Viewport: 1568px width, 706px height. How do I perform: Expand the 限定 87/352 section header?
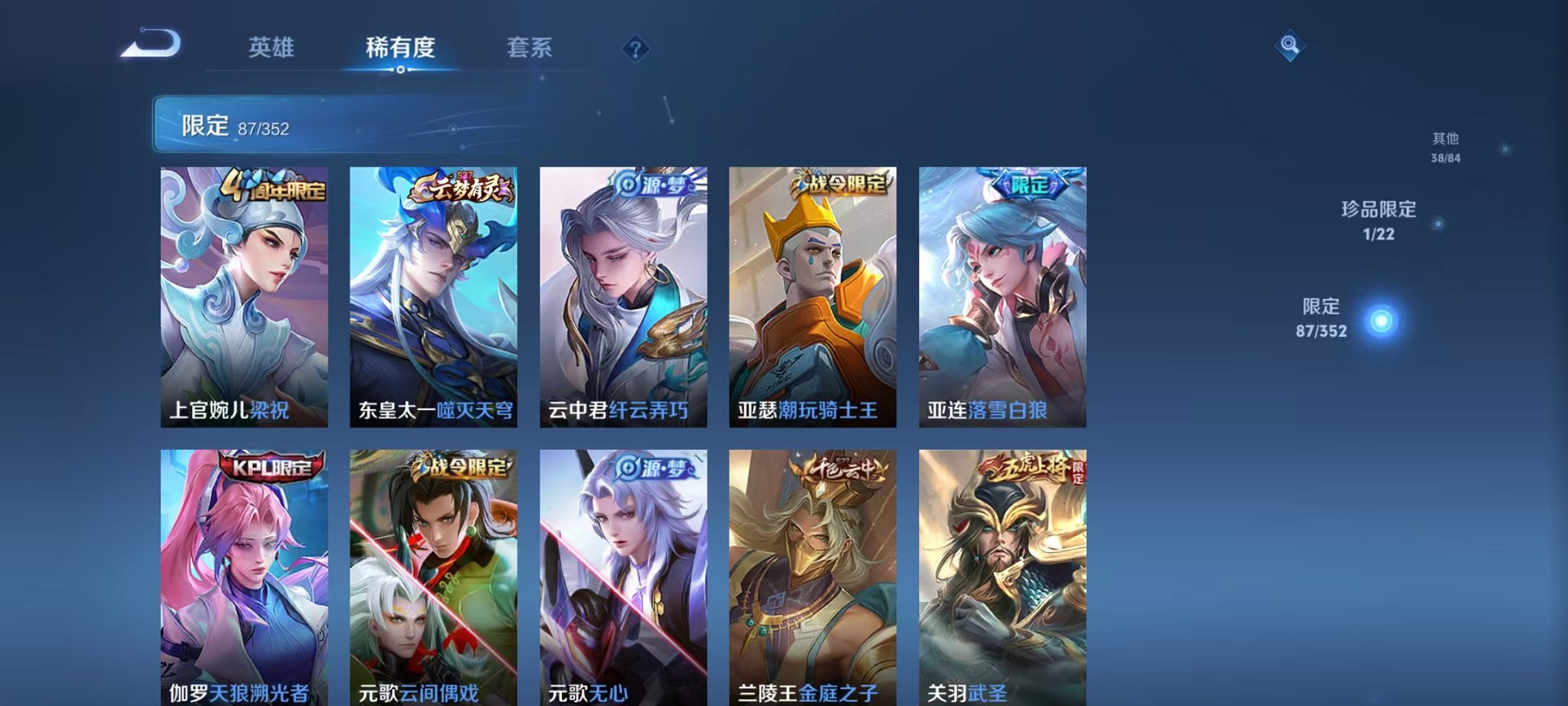point(231,125)
